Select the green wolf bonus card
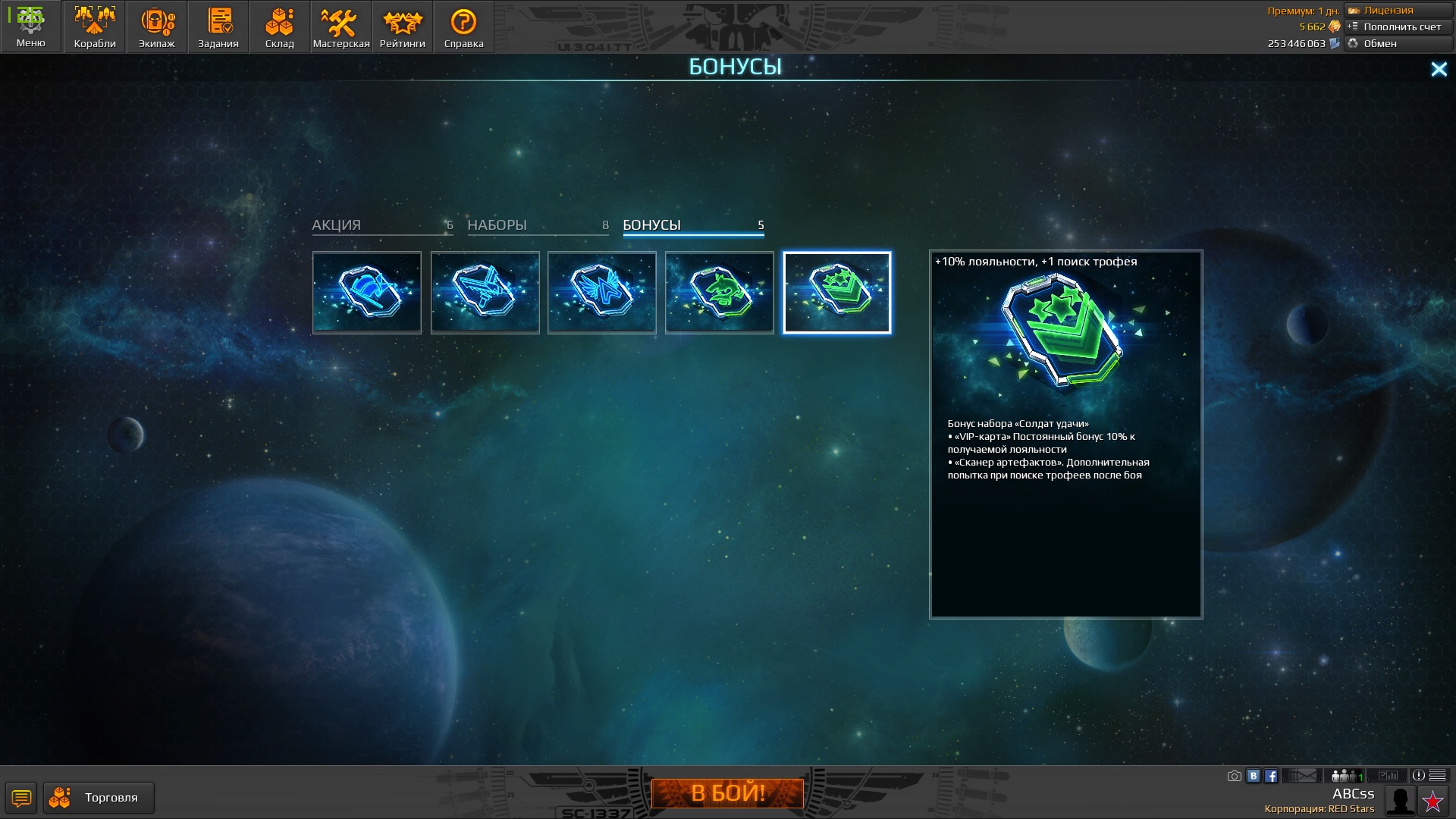Viewport: 1456px width, 819px height. [720, 293]
